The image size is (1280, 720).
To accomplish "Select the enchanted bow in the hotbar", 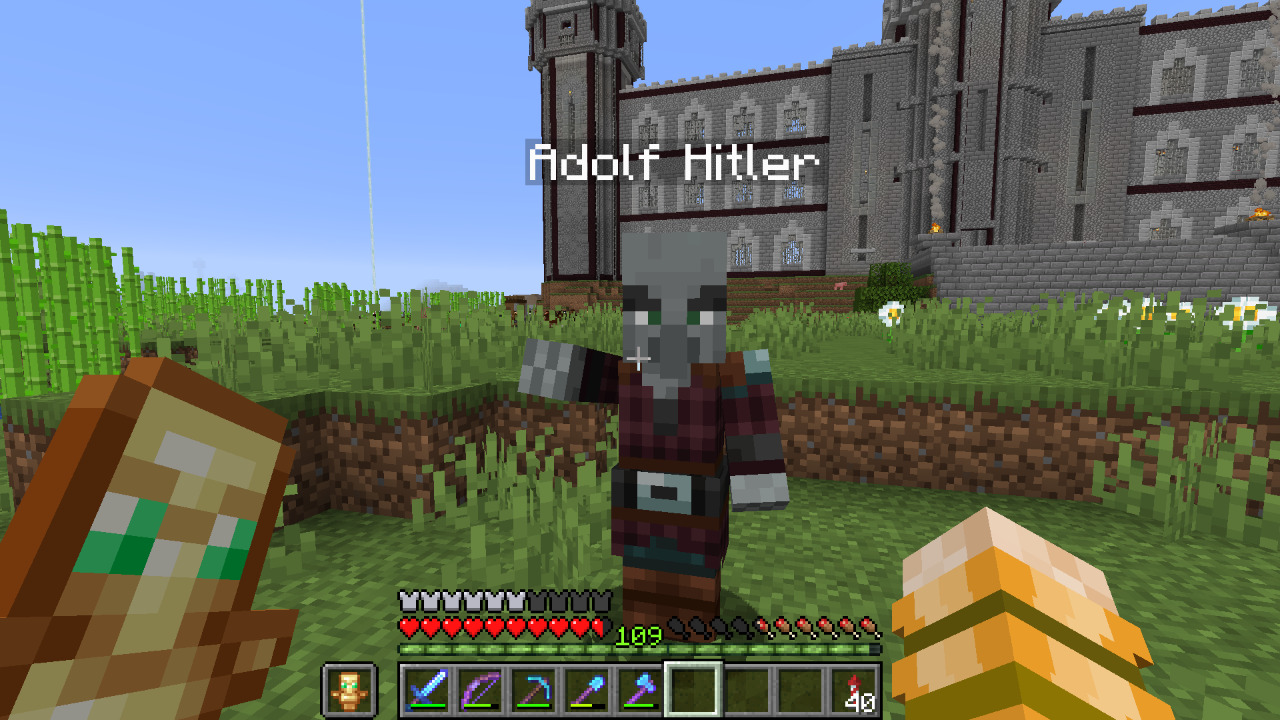I will pyautogui.click(x=479, y=690).
